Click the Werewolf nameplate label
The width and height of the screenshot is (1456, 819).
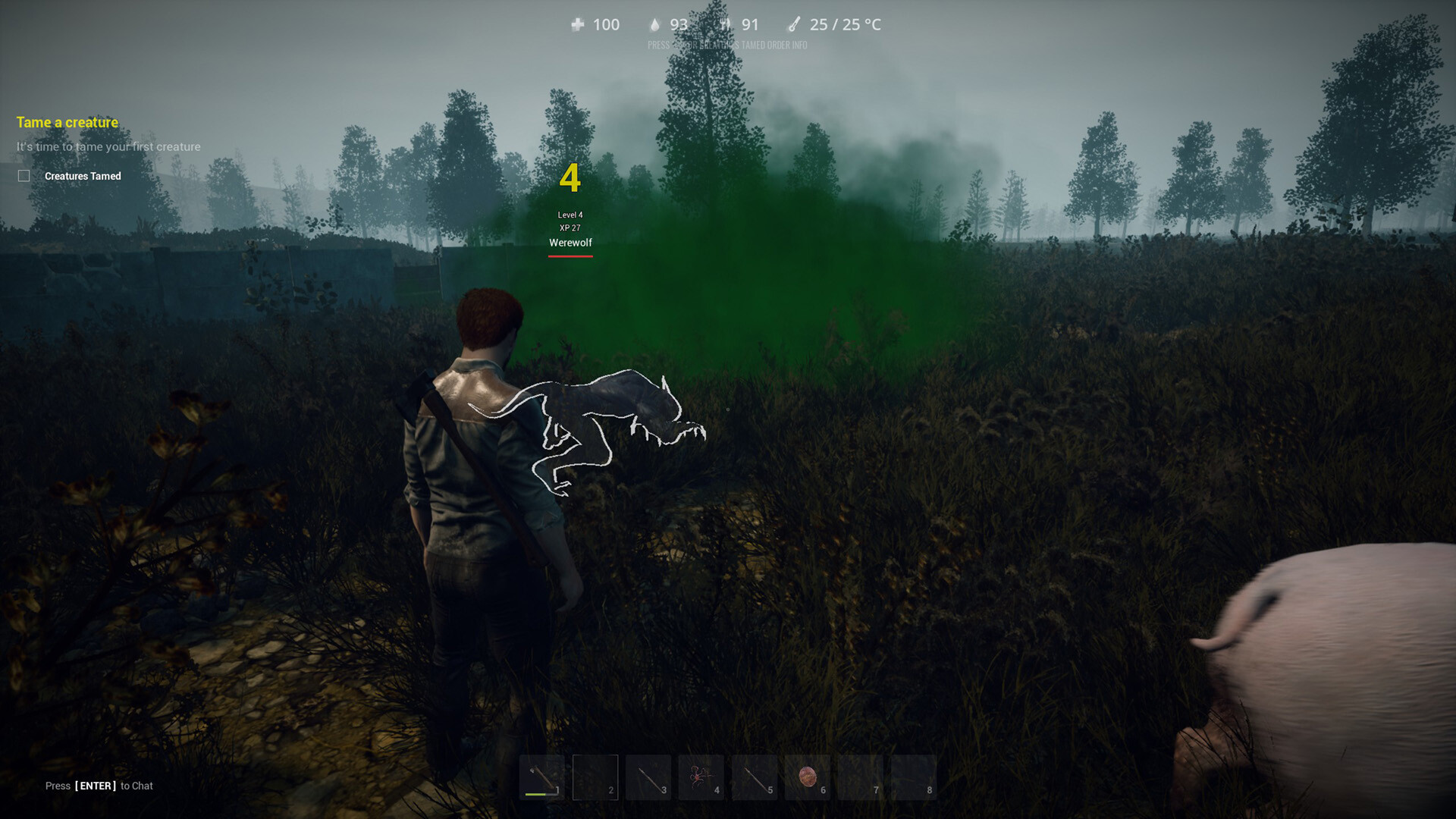click(x=570, y=243)
